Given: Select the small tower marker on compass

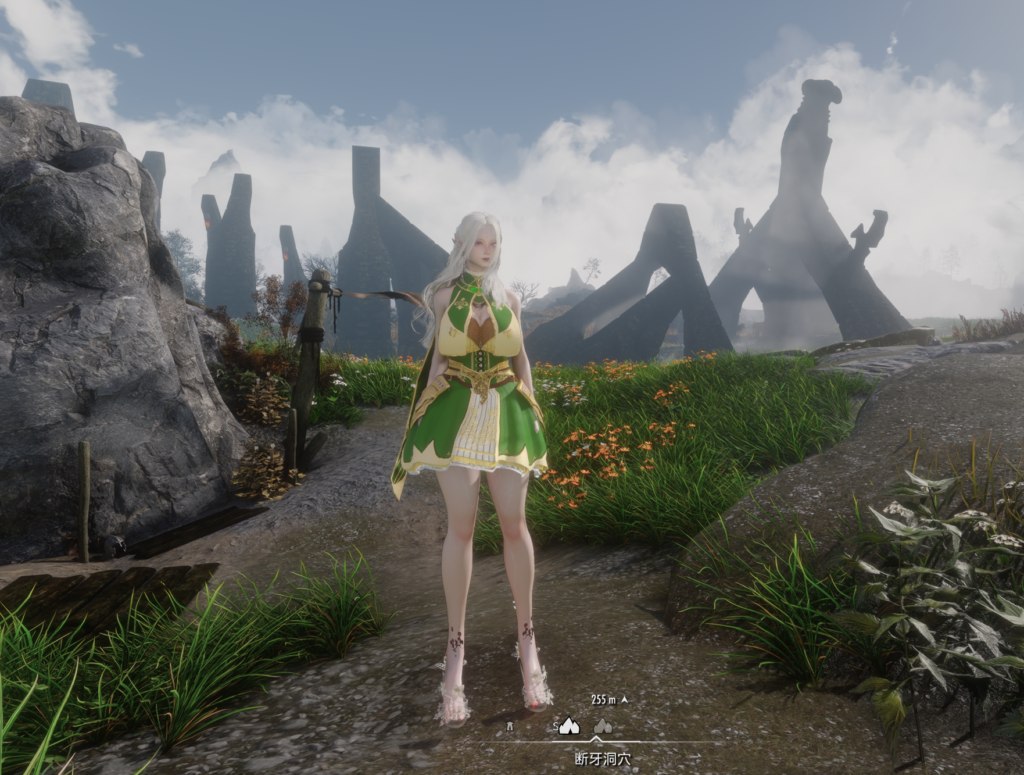Looking at the screenshot, I should (x=509, y=727).
